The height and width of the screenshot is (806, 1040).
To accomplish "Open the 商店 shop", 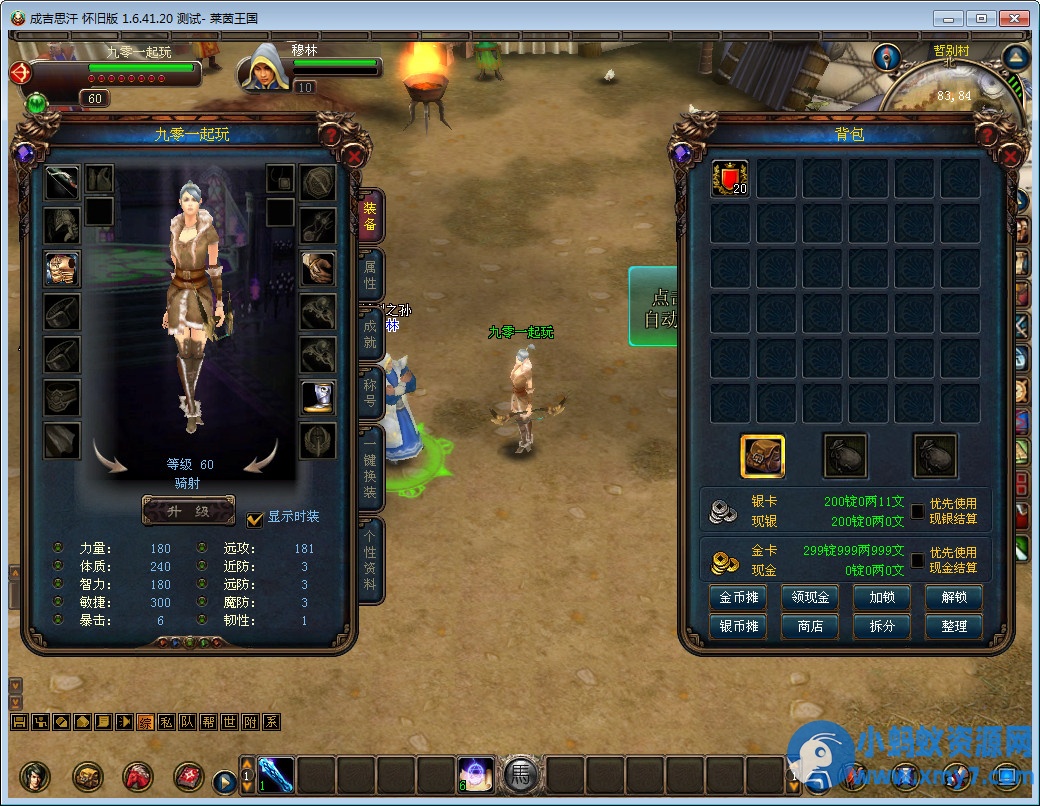I will pos(810,626).
